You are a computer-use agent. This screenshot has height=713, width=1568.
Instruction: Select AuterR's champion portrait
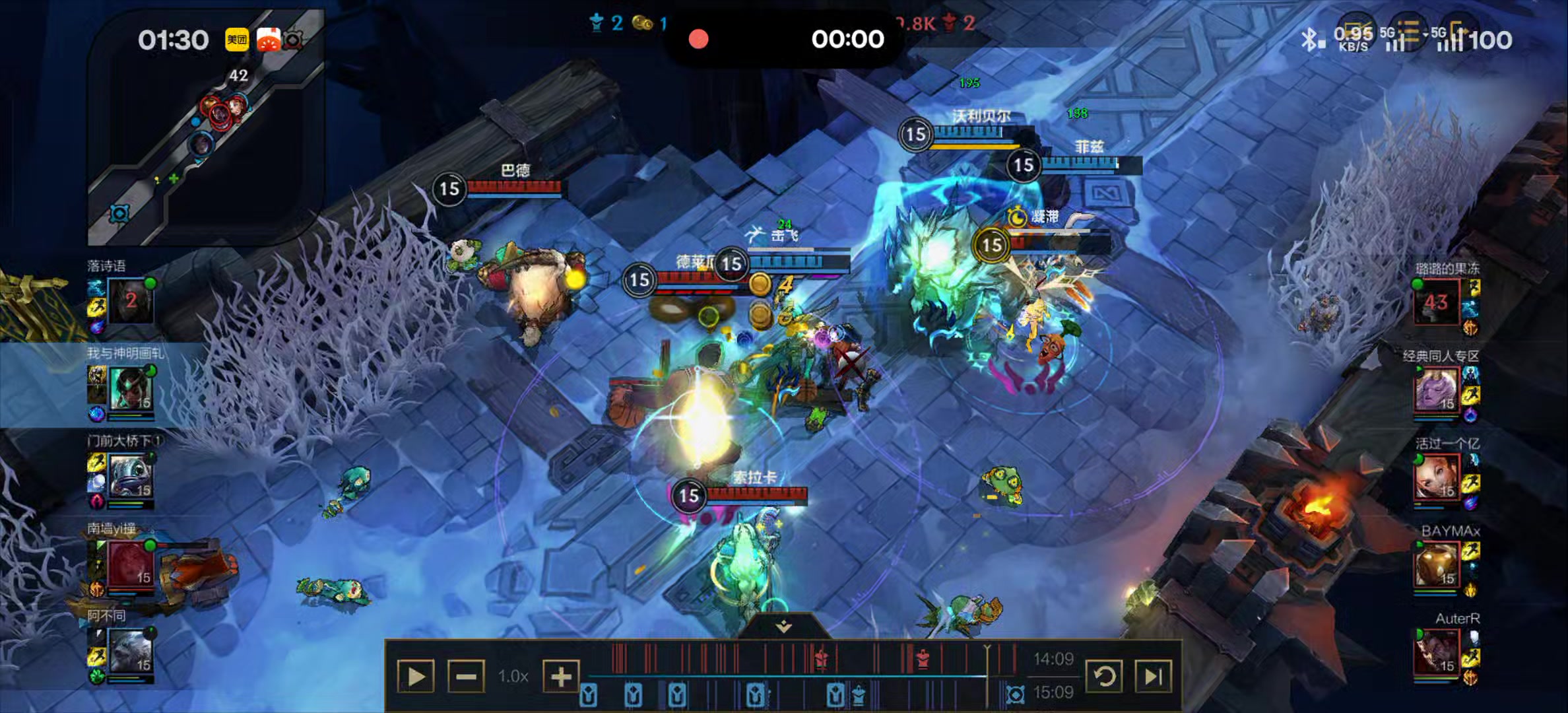[x=1436, y=653]
